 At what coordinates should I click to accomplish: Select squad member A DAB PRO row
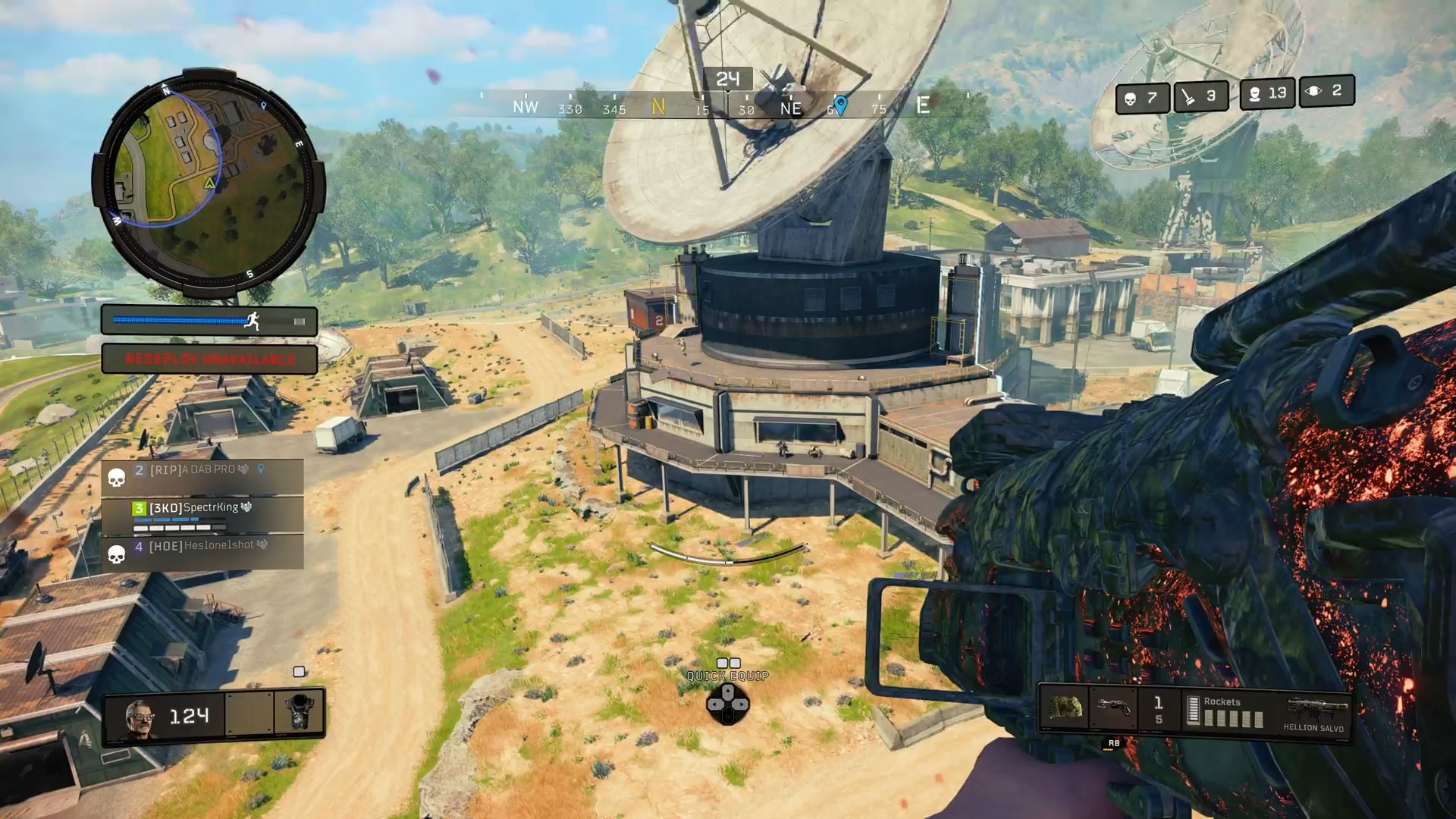coord(202,476)
